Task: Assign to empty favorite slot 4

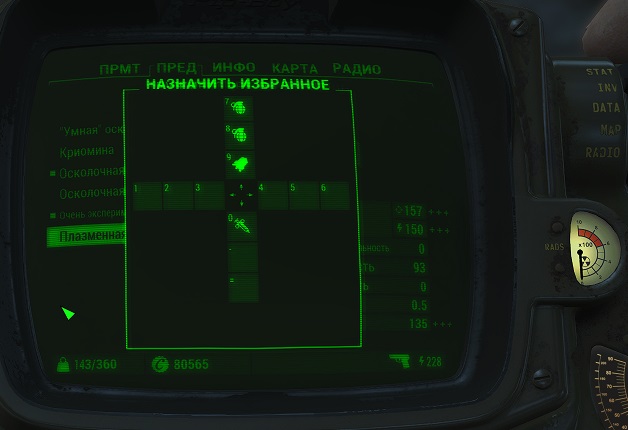Action: coord(273,196)
